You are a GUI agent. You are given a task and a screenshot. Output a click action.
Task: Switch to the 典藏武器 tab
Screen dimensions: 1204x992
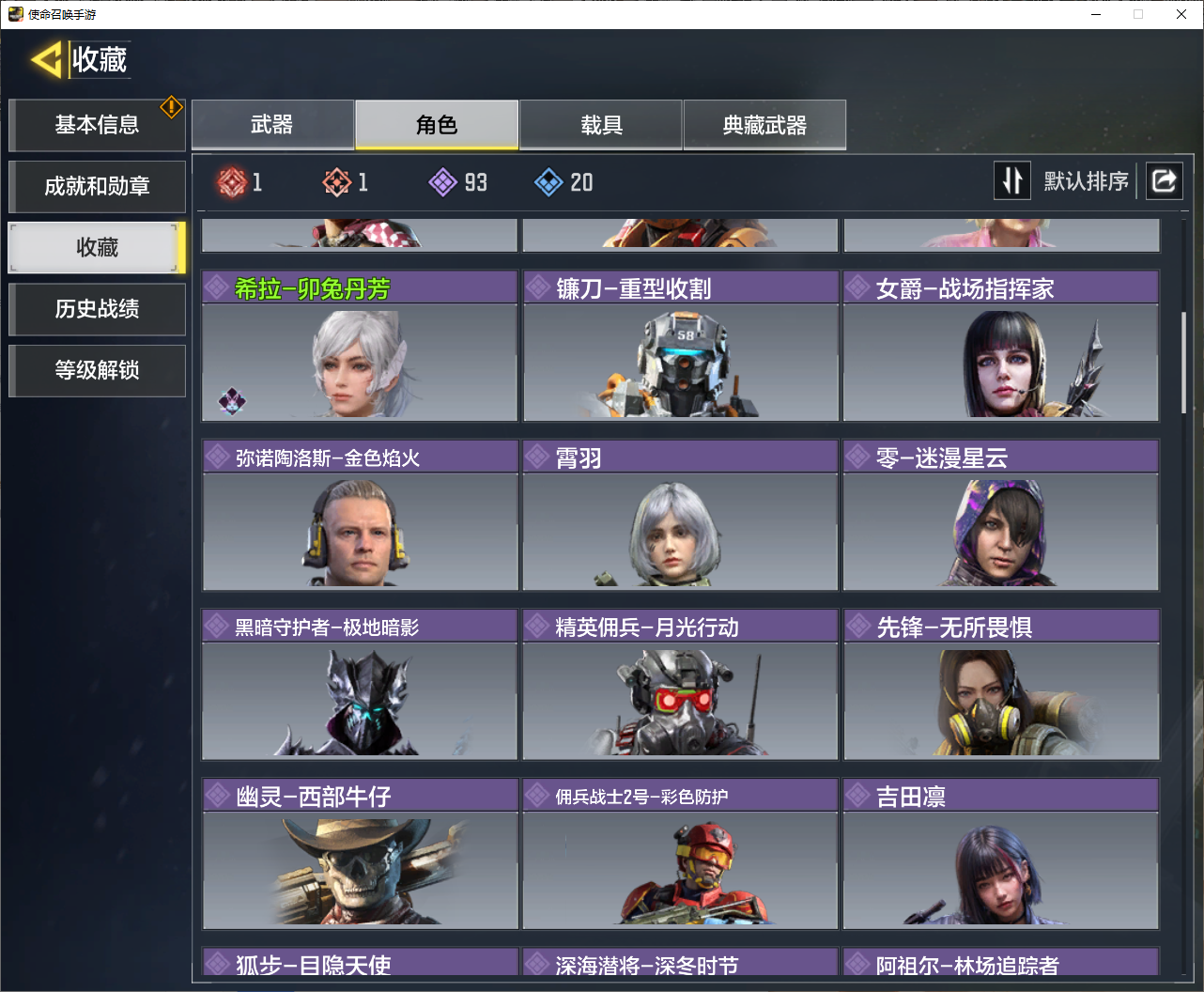764,125
